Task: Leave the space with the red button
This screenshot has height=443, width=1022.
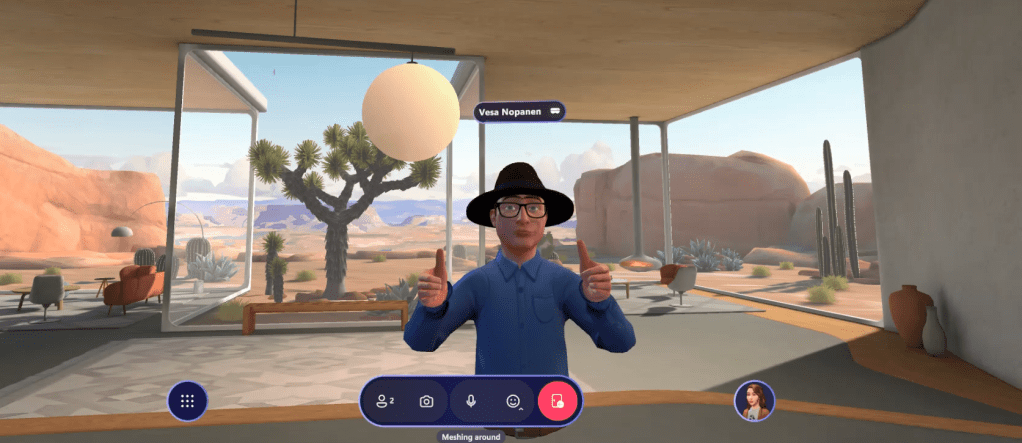Action: [x=558, y=401]
